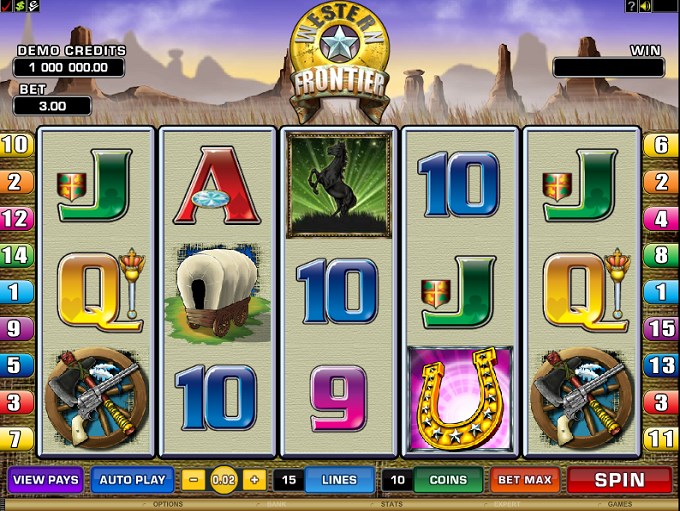Click the COINS selector button
680x511 pixels.
tap(448, 480)
